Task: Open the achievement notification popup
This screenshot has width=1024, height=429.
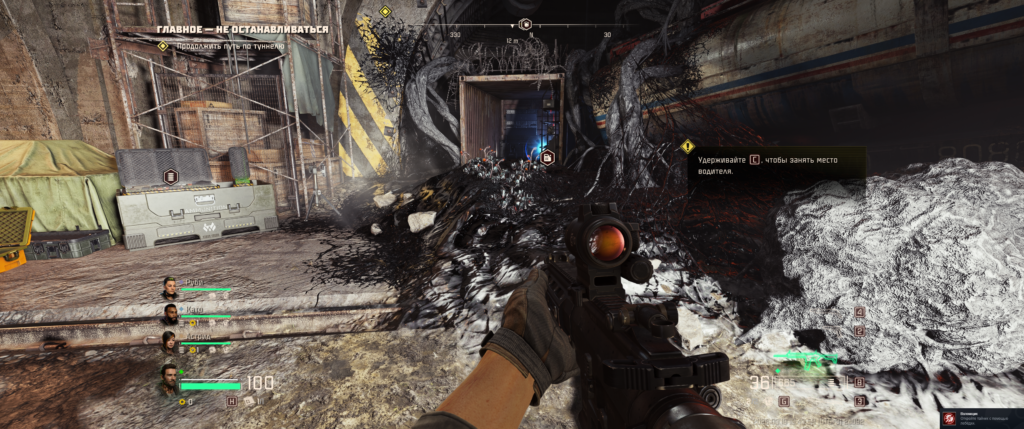Action: [x=982, y=414]
